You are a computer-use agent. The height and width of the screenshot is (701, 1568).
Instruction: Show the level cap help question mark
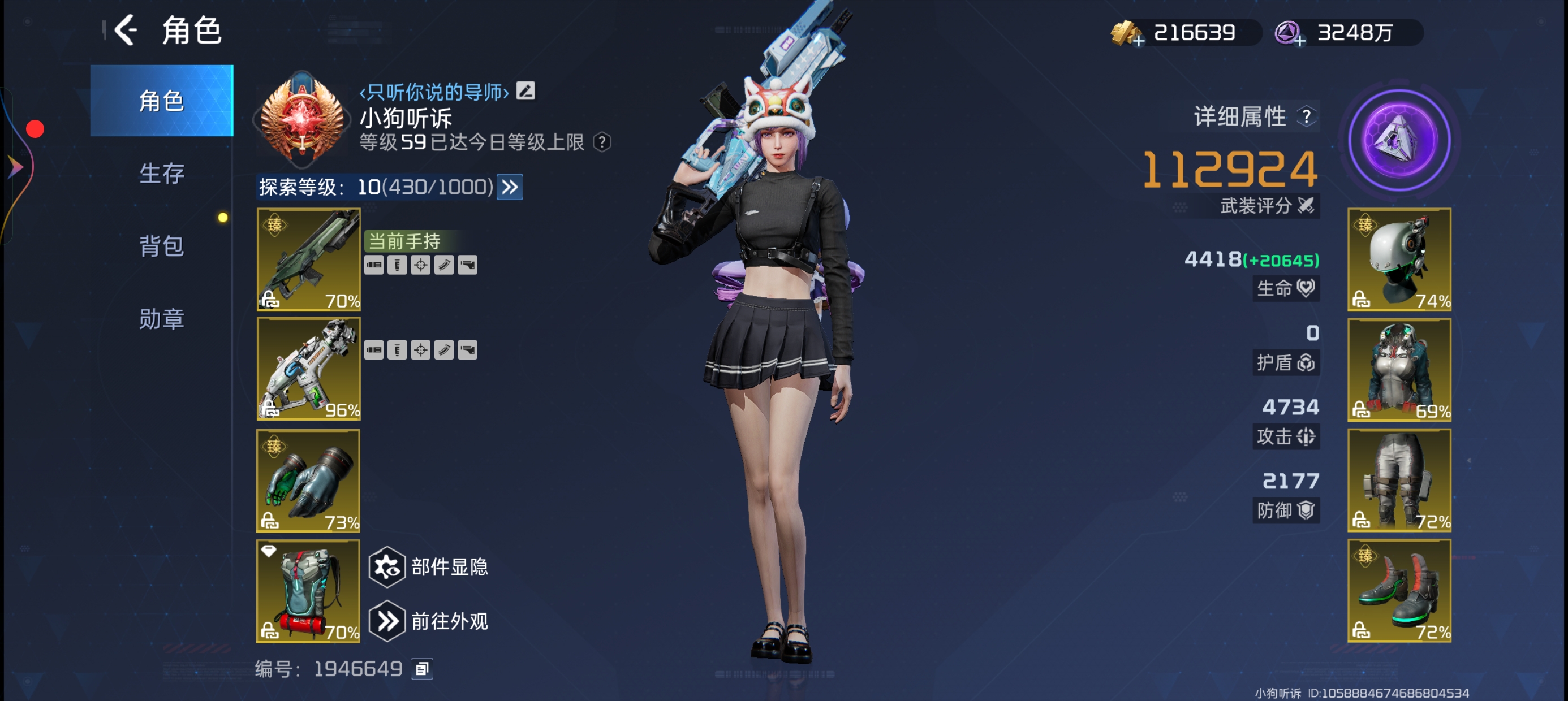pos(602,142)
